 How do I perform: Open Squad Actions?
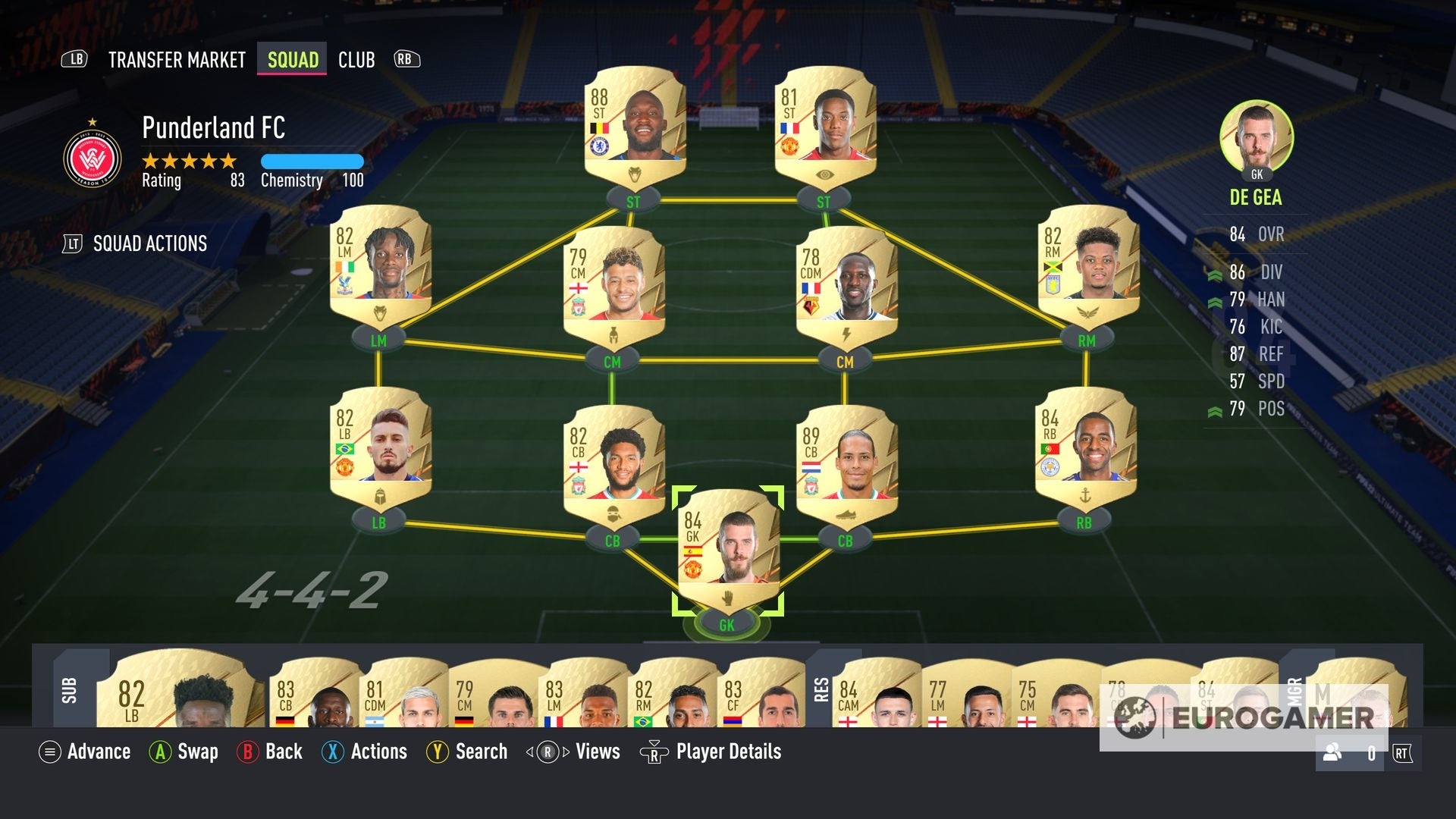tap(149, 243)
